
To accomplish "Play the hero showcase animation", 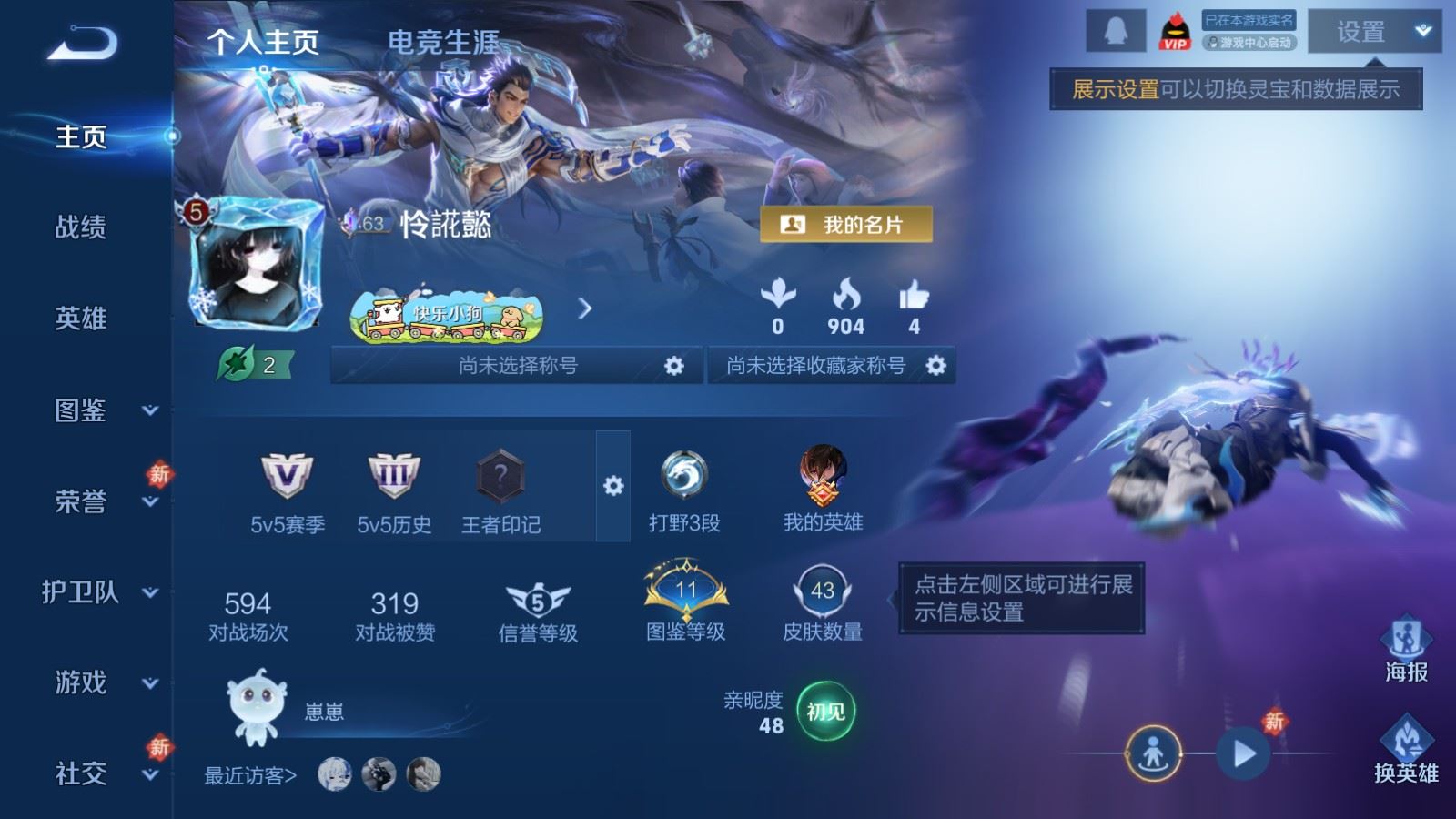I will [x=1243, y=753].
